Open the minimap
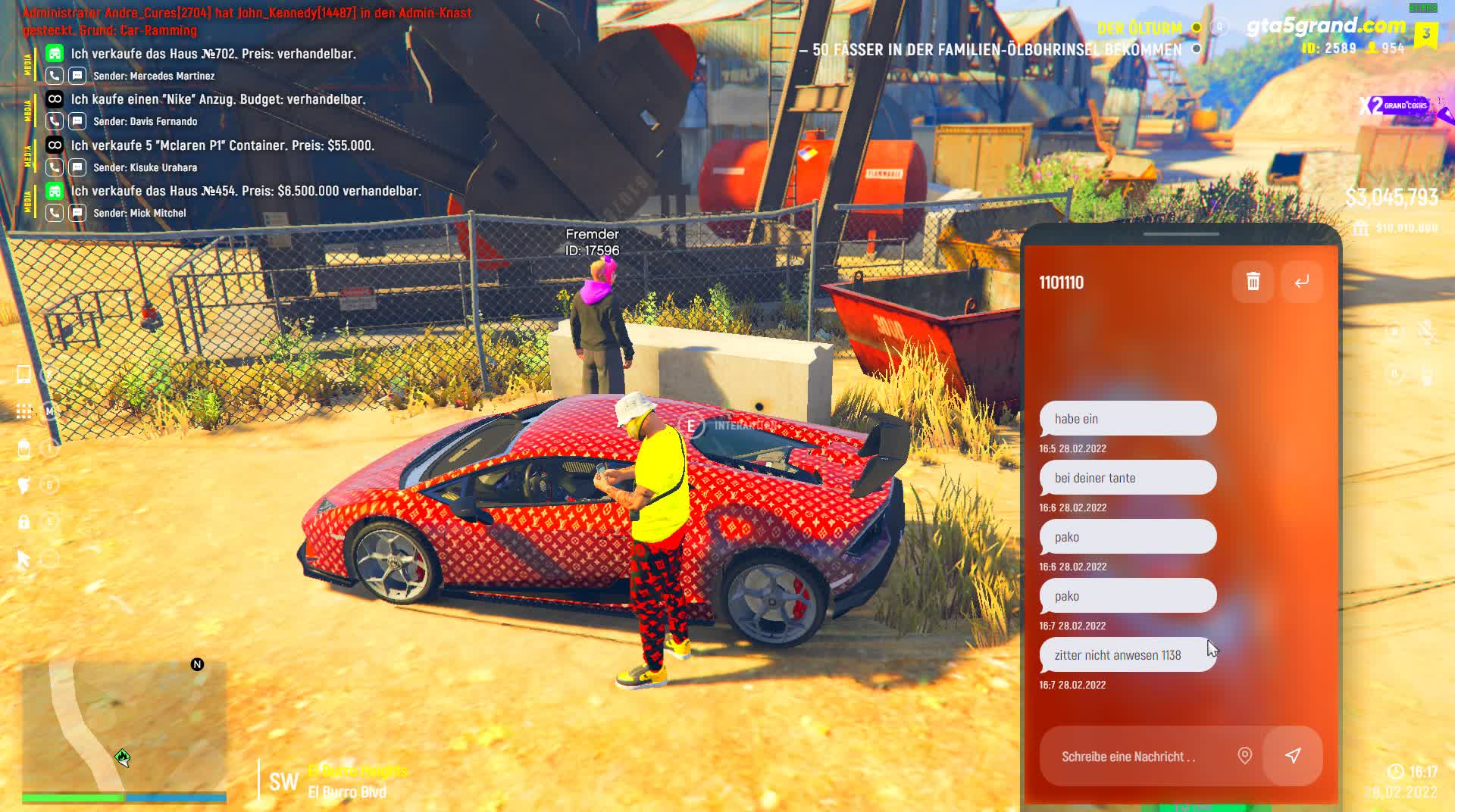This screenshot has width=1458, height=812. 124,726
